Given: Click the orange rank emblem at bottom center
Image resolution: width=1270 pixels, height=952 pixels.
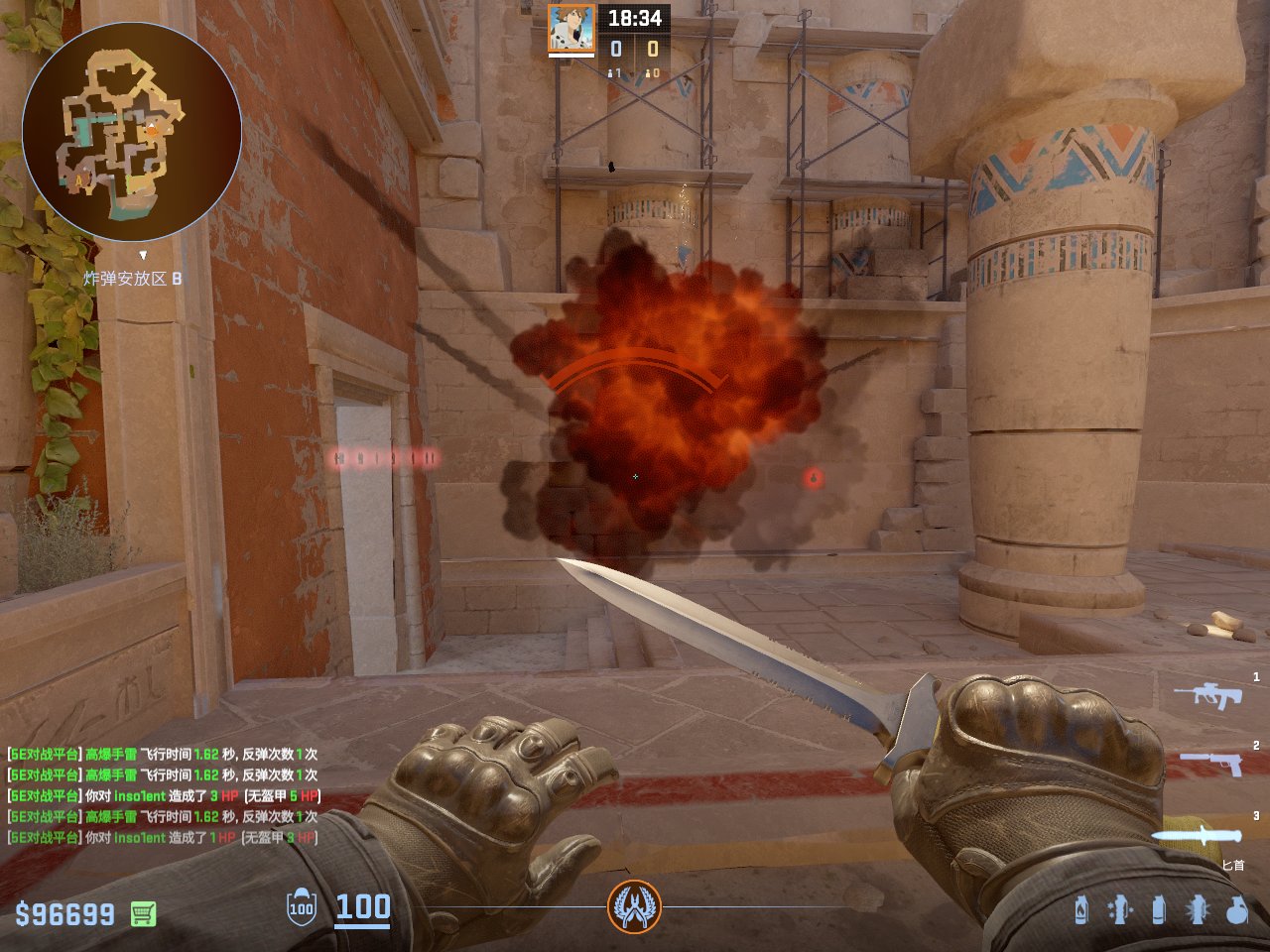Looking at the screenshot, I should point(634,906).
